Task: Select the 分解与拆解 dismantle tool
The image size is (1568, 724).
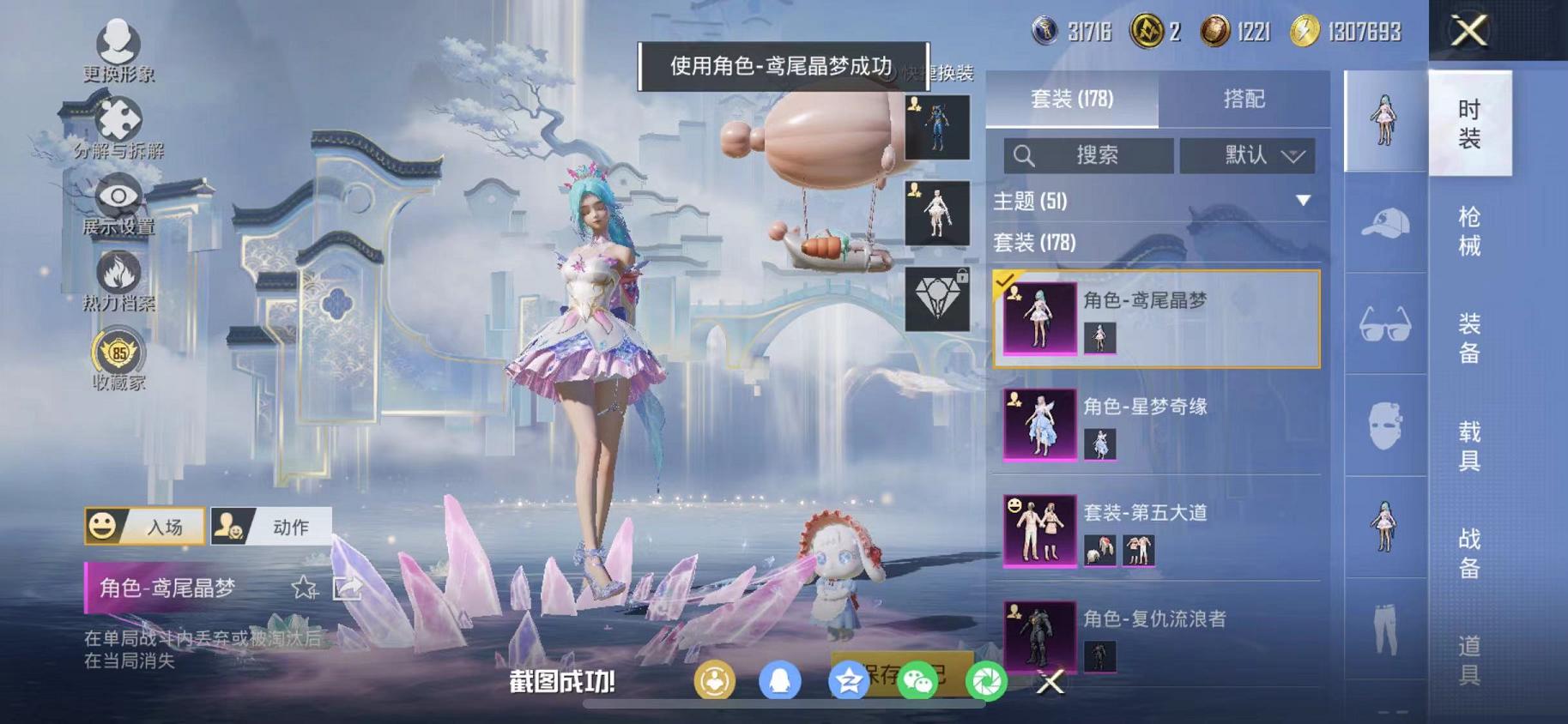Action: 118,120
